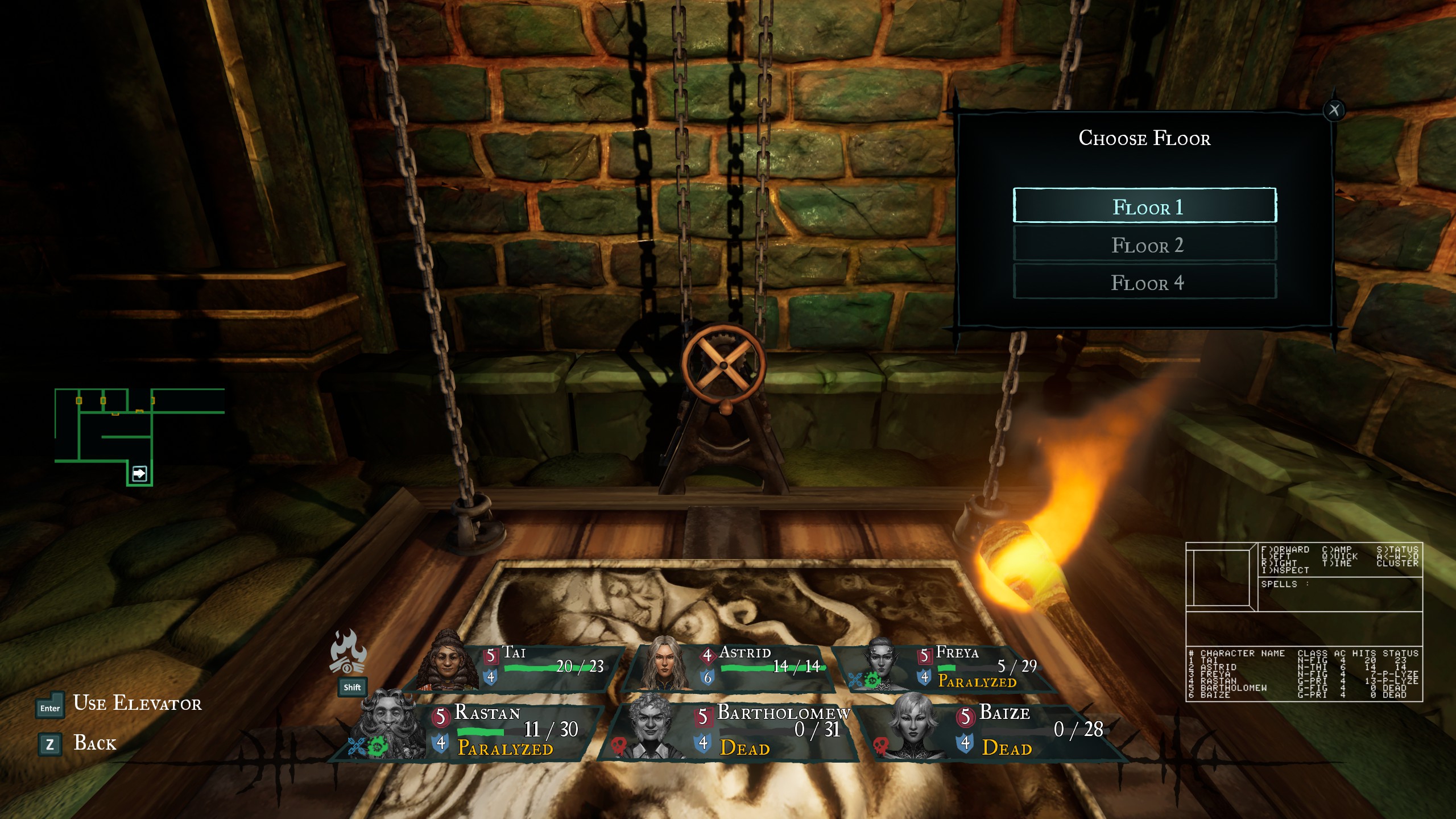1456x819 pixels.
Task: Click the classic wireframe view panel
Action: click(1221, 576)
